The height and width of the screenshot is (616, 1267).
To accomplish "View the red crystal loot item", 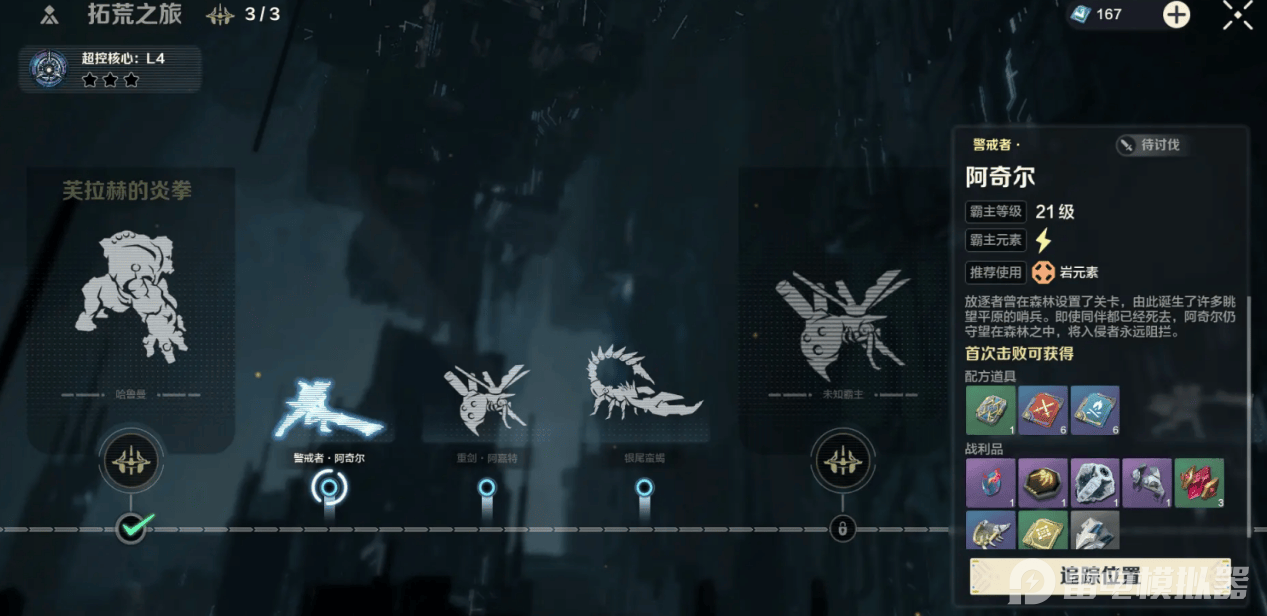I will pyautogui.click(x=1199, y=483).
